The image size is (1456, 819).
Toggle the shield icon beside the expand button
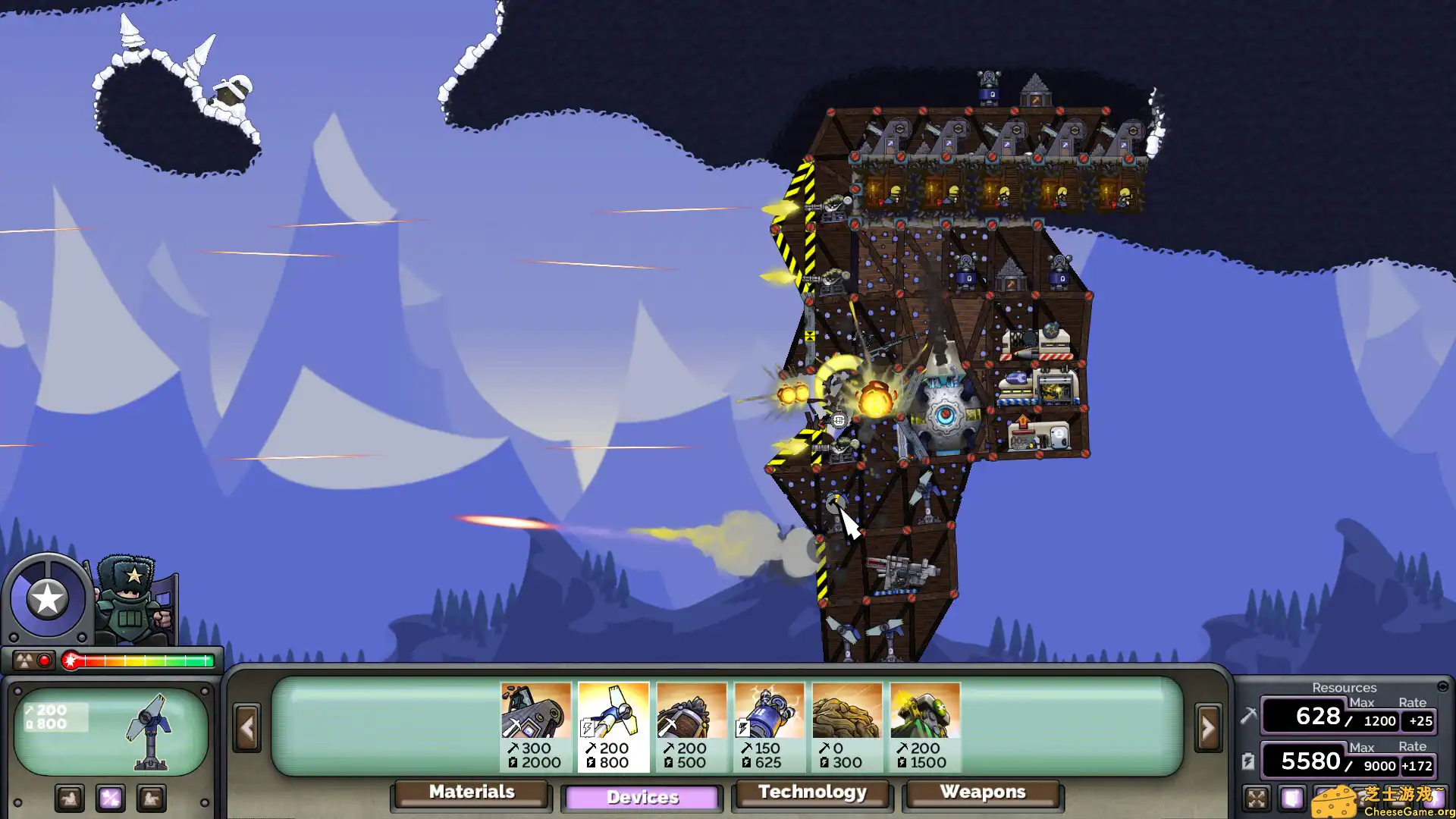pos(1291,799)
